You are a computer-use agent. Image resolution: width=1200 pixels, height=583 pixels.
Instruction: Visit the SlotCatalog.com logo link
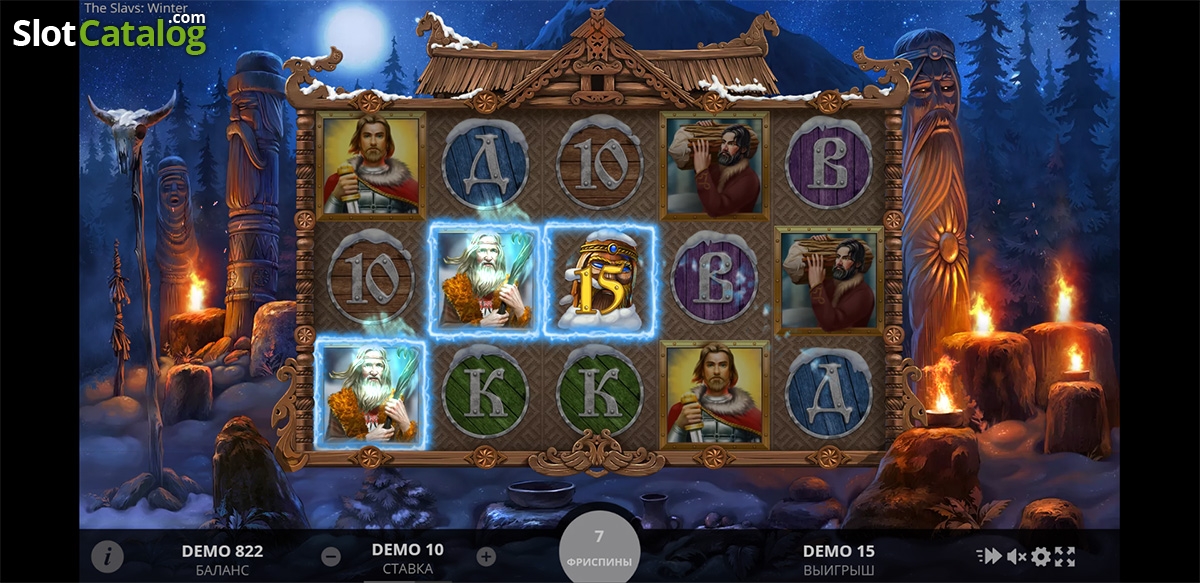(x=109, y=33)
